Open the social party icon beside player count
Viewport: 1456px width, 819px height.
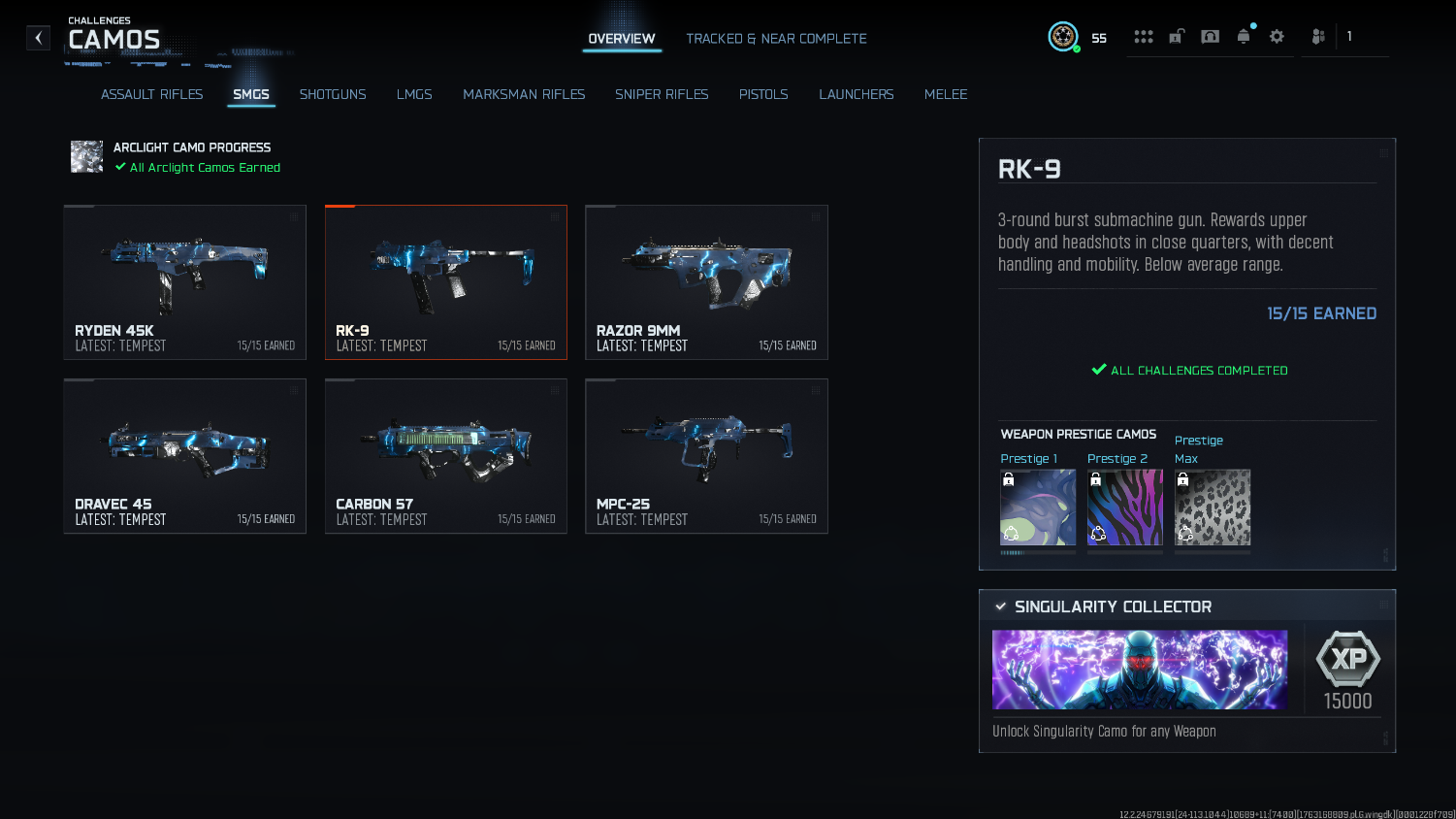[x=1317, y=36]
